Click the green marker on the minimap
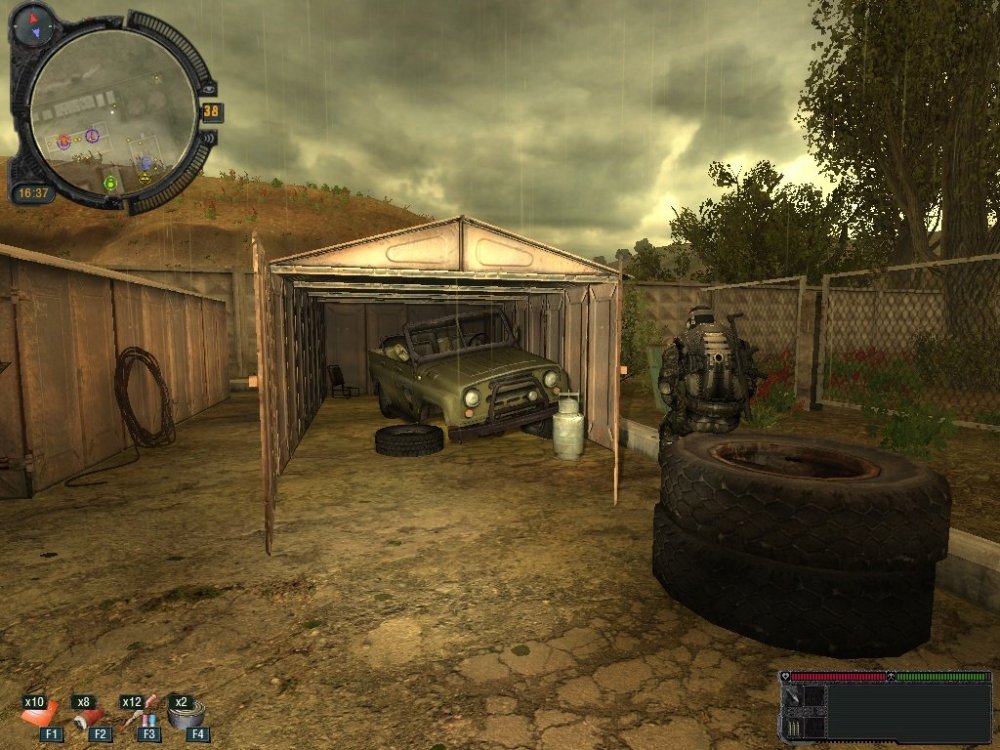 click(x=110, y=183)
